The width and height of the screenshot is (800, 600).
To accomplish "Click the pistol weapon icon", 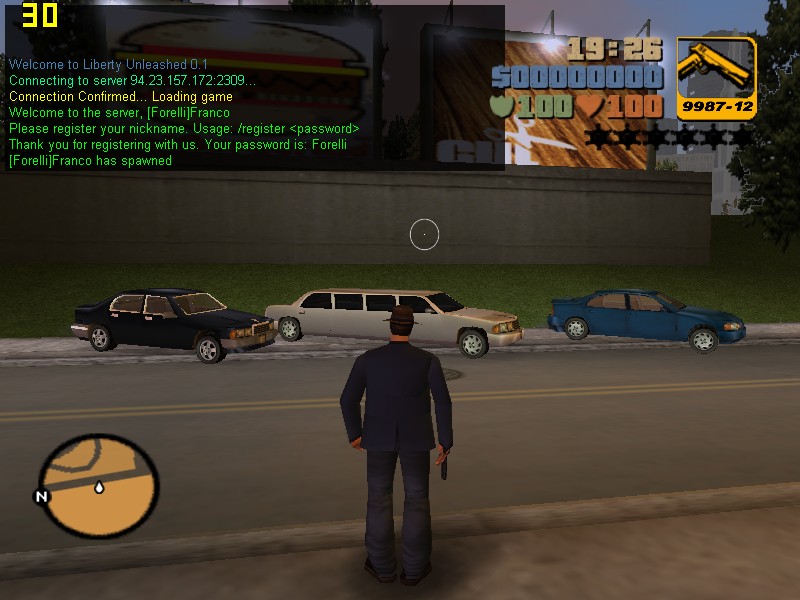I will (716, 70).
